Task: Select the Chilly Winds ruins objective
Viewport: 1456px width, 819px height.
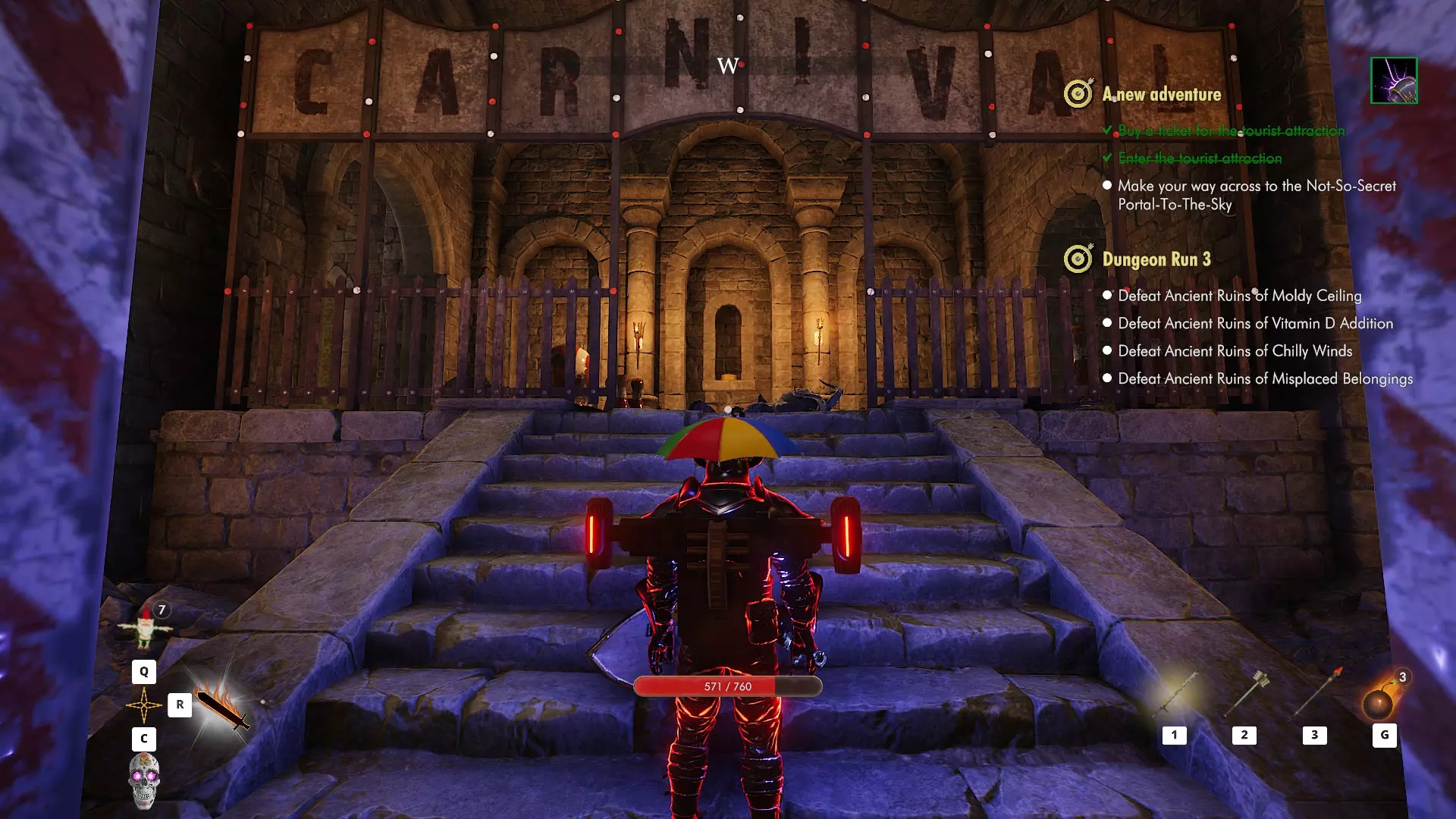Action: (1235, 351)
